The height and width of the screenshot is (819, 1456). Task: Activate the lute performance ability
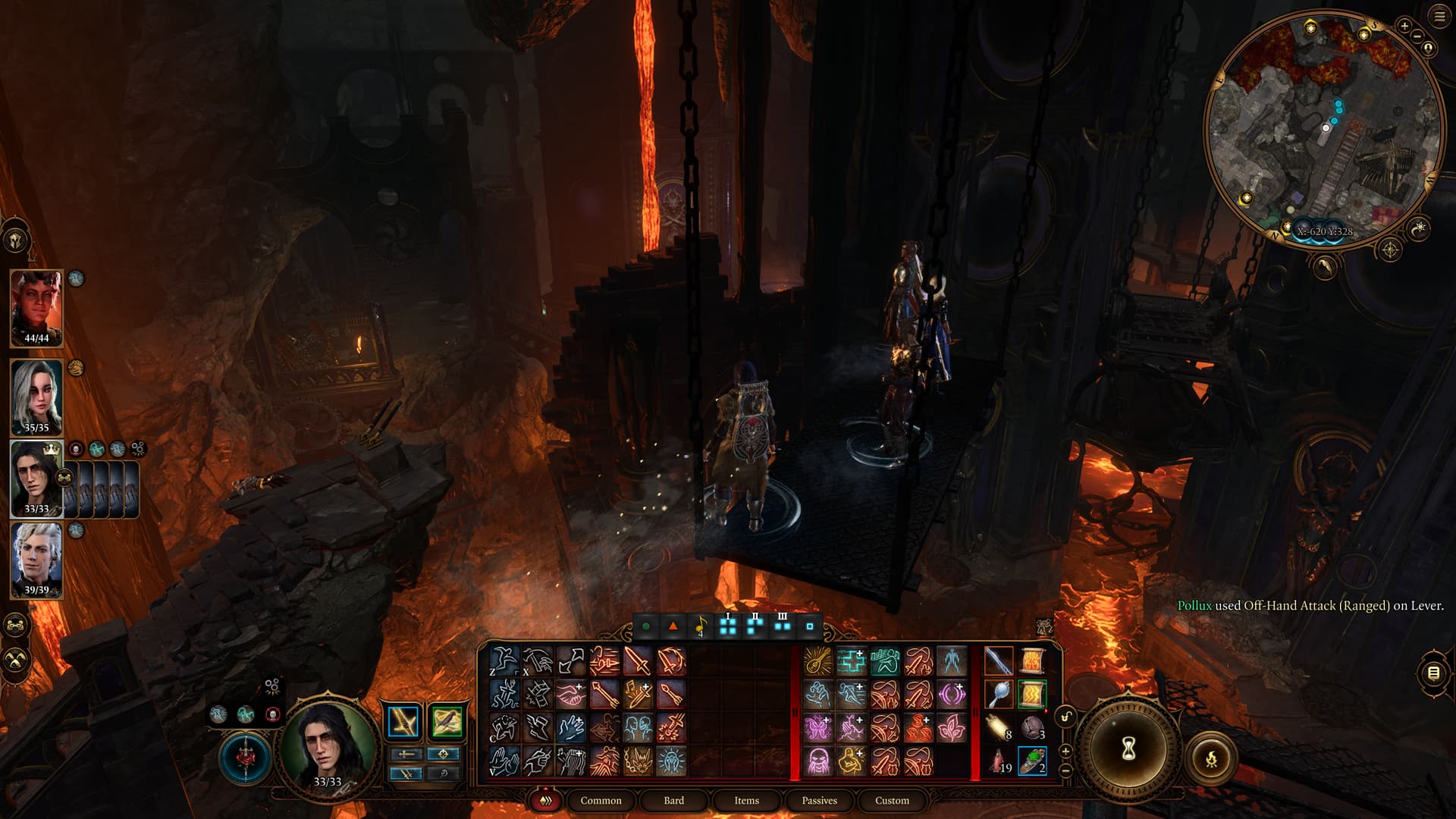click(817, 661)
